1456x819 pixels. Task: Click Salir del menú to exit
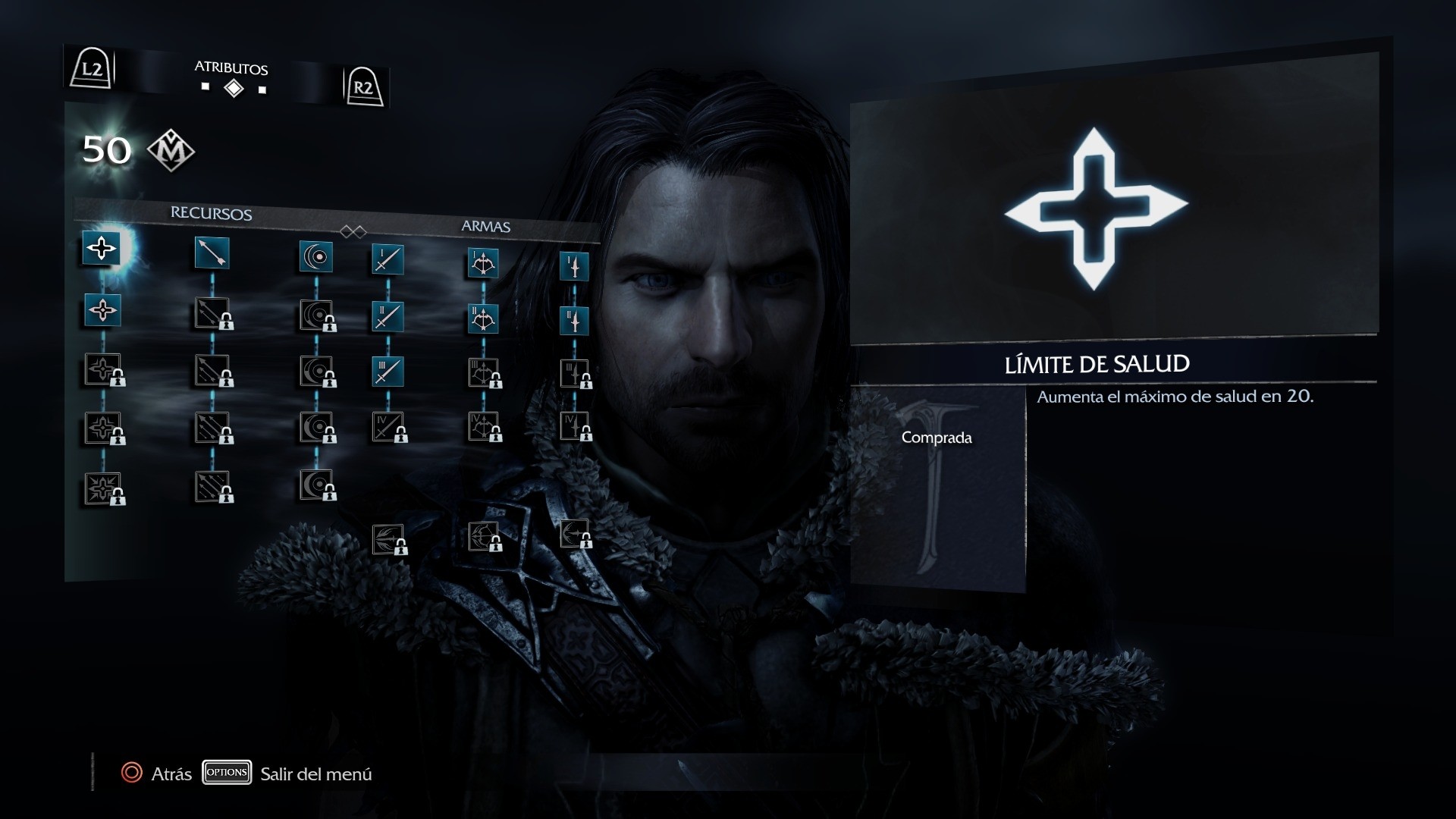click(315, 773)
